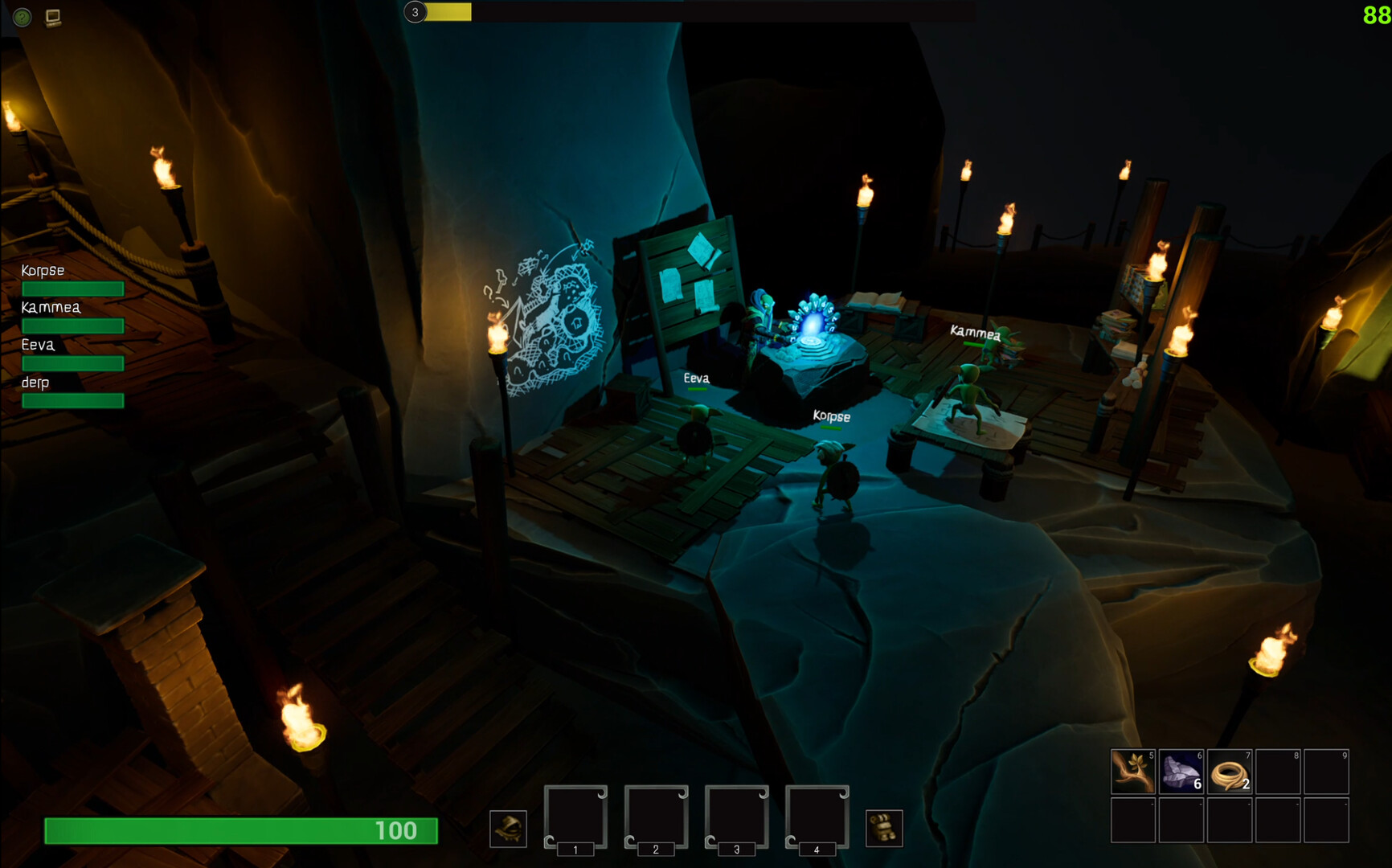Viewport: 1392px width, 868px height.
Task: Click Eeva's nameplate above their goblin
Action: click(696, 378)
